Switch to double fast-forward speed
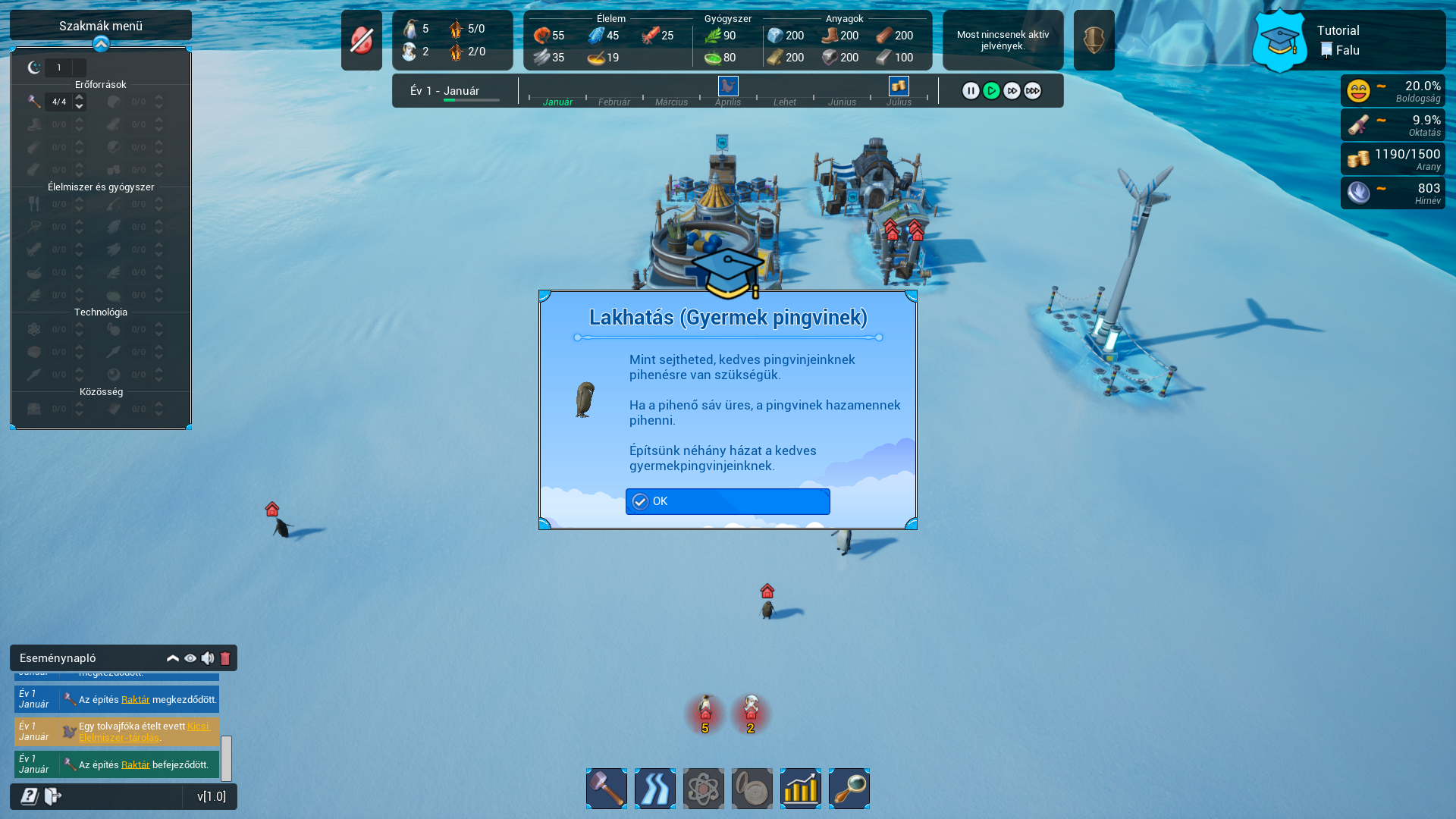Screen dimensions: 1456x819 [x=1012, y=91]
